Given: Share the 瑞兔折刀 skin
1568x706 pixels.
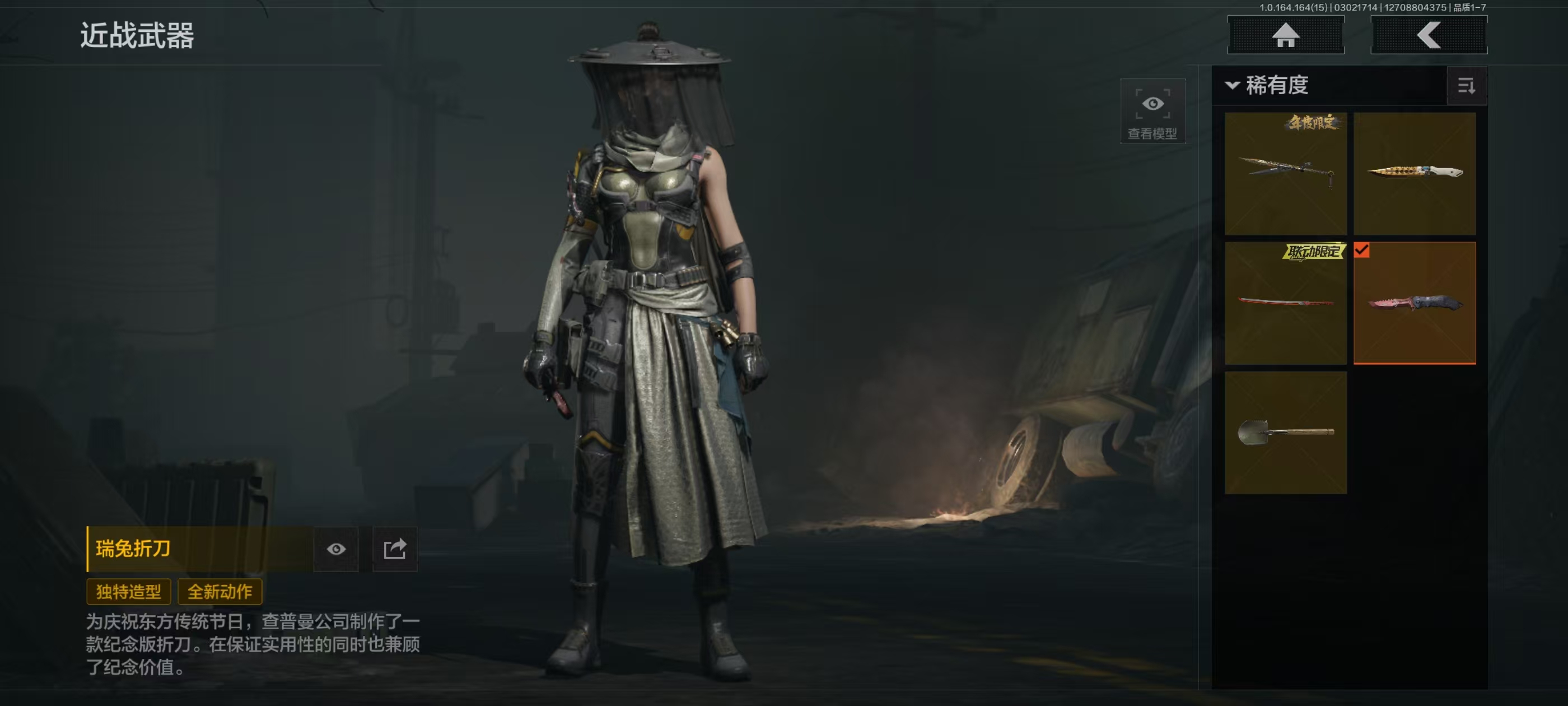Looking at the screenshot, I should [x=394, y=549].
